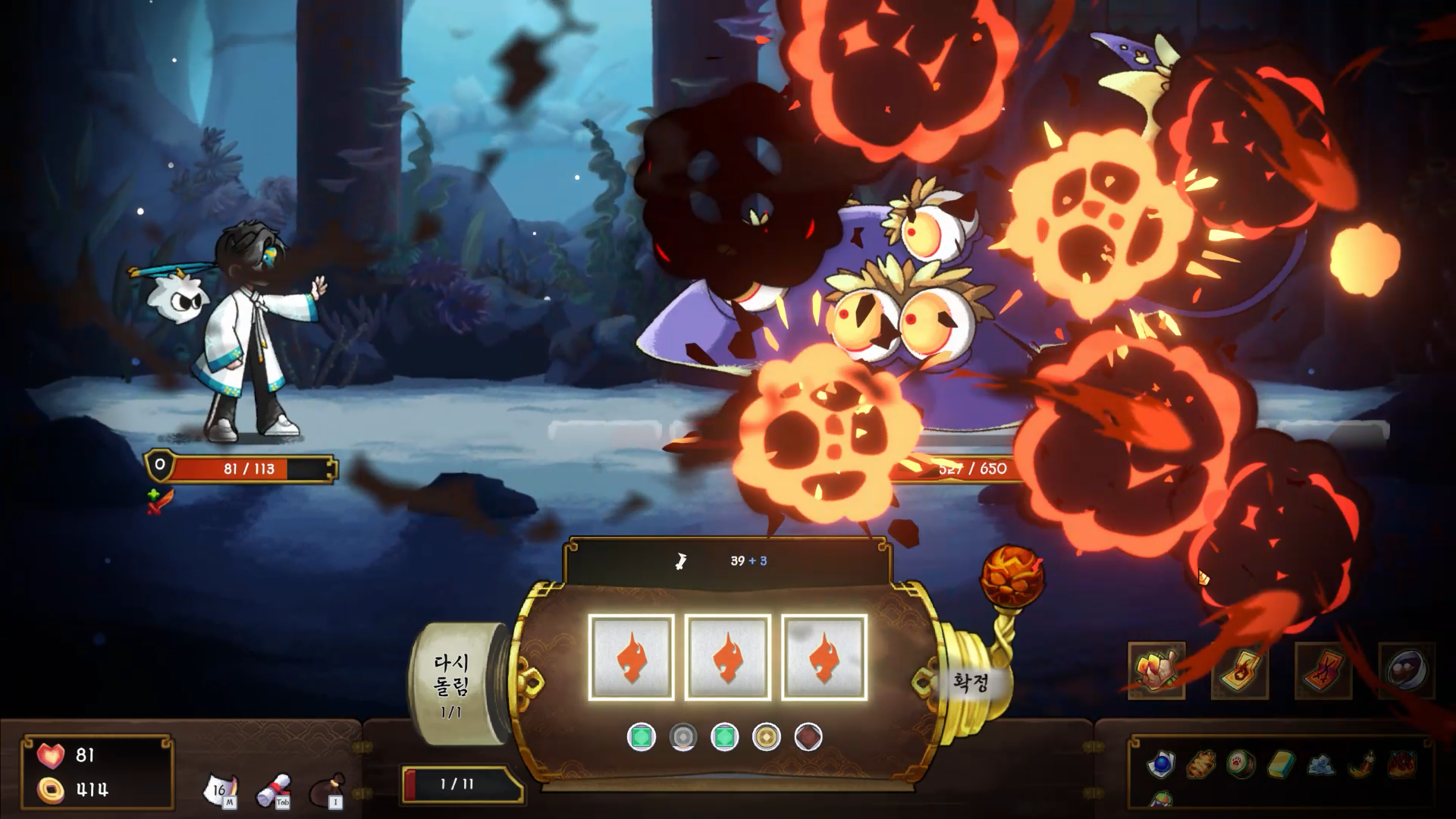The image size is (1456, 819).
Task: Inspect the blue orb relic
Action: pyautogui.click(x=1161, y=764)
